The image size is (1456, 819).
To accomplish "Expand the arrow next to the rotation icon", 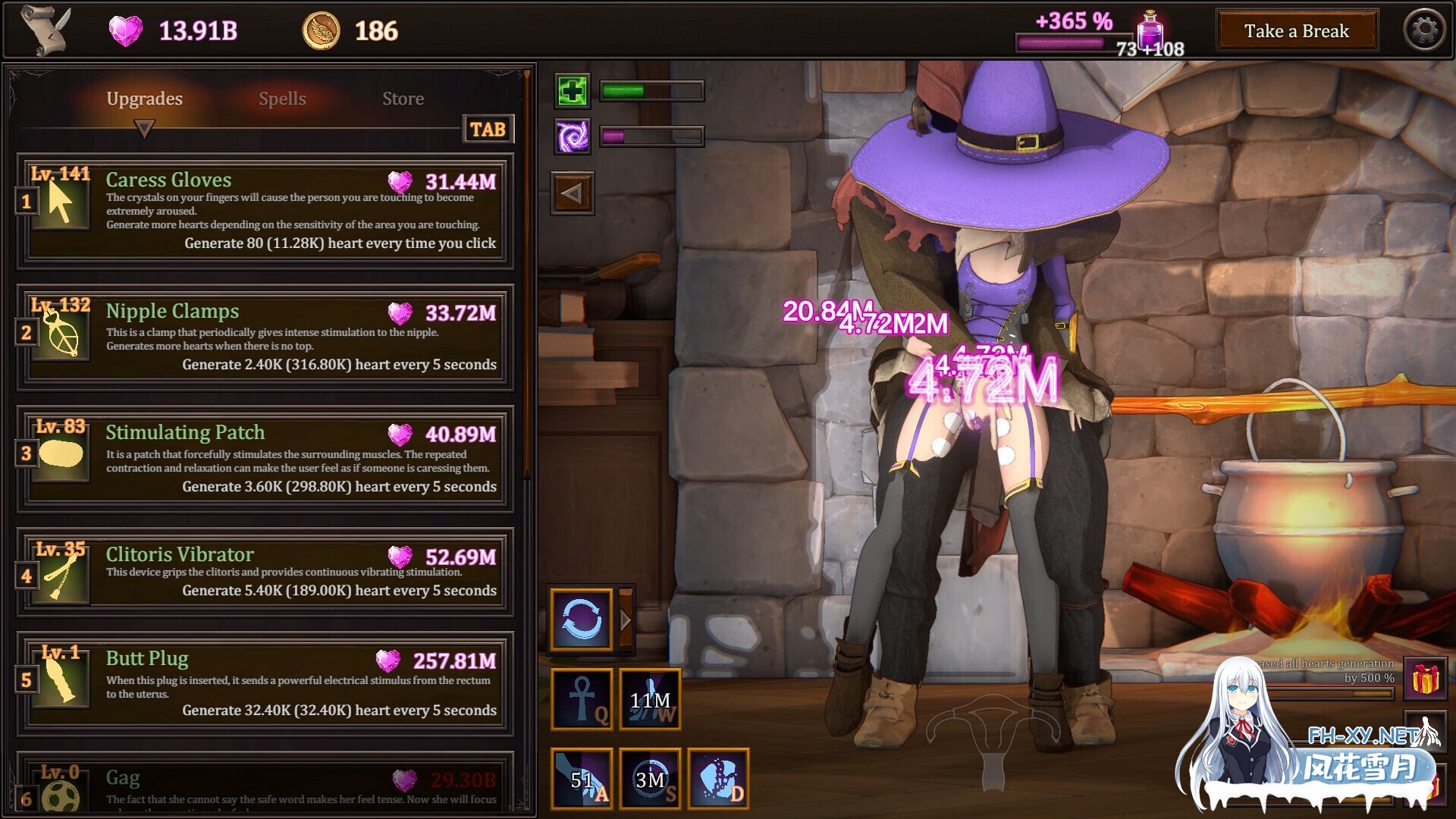I will tap(624, 619).
